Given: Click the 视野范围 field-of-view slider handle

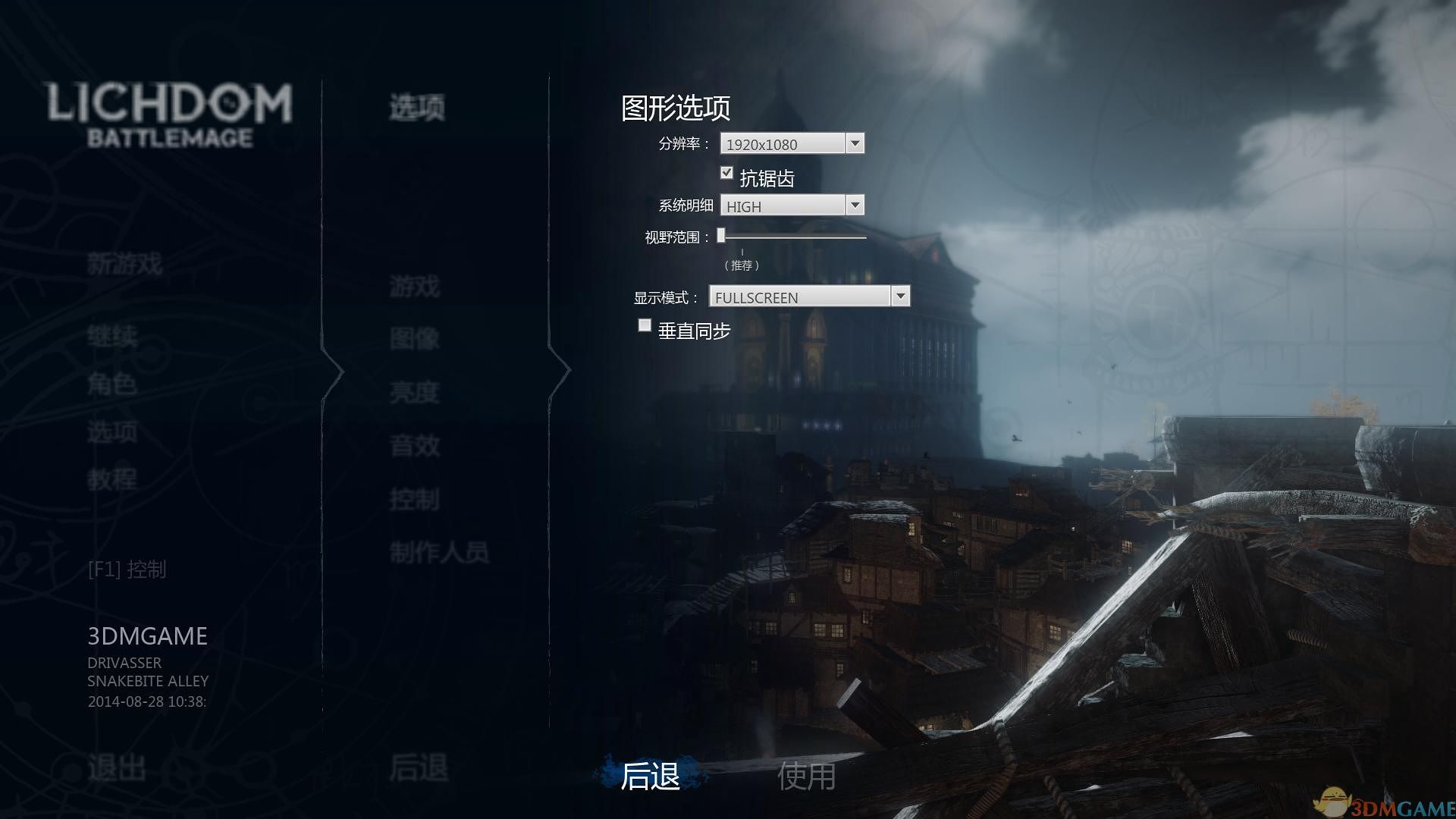Looking at the screenshot, I should click(x=721, y=236).
